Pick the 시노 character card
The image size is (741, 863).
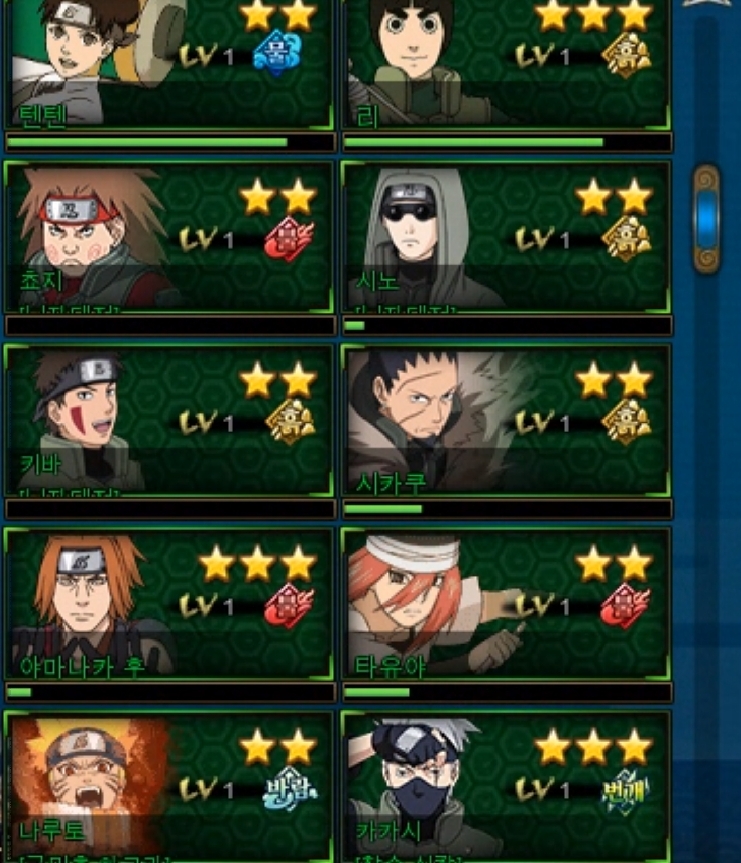(506, 238)
